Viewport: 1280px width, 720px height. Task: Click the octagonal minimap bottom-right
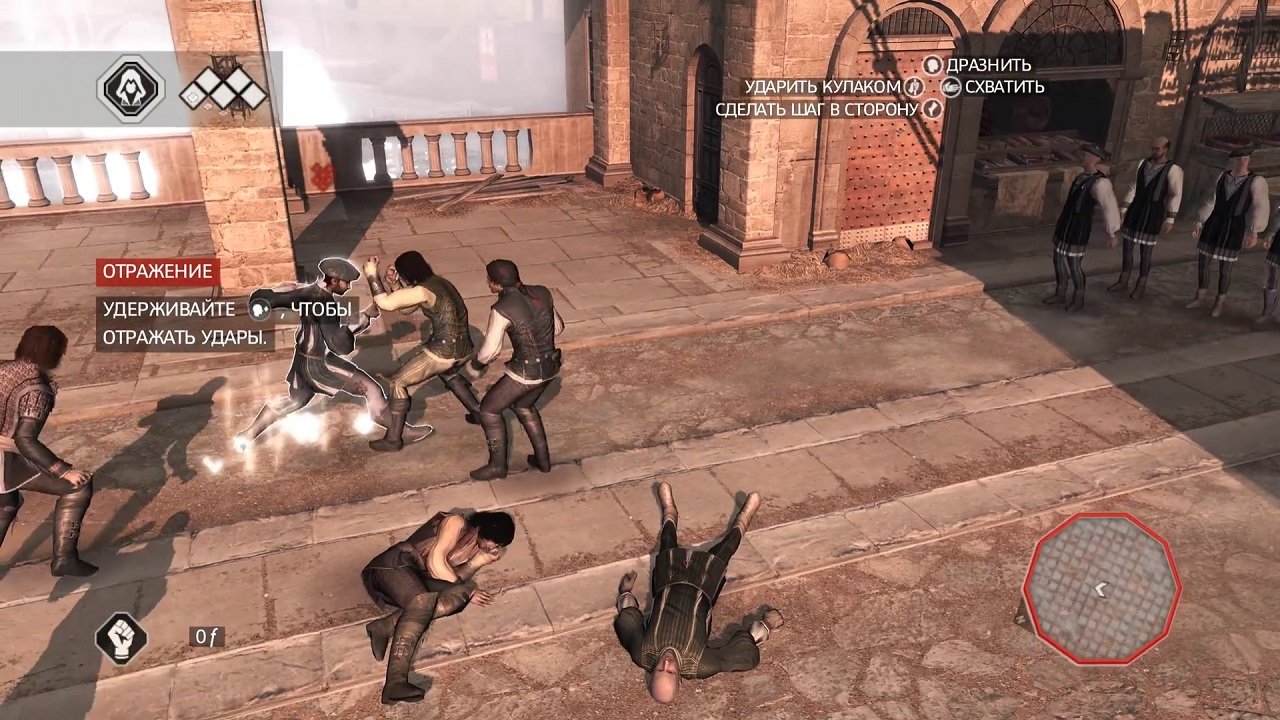1104,589
